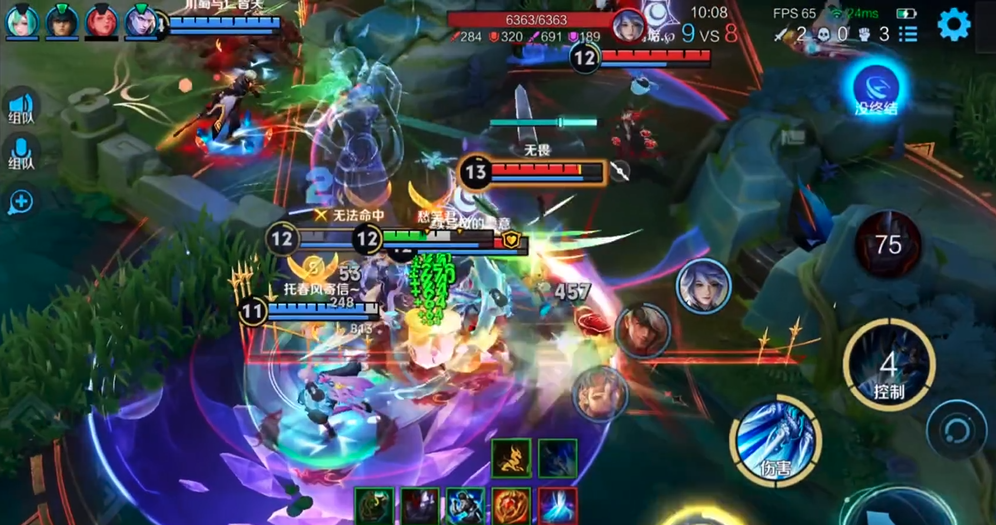
Task: Open the quick chat plus bubble
Action: (x=21, y=202)
